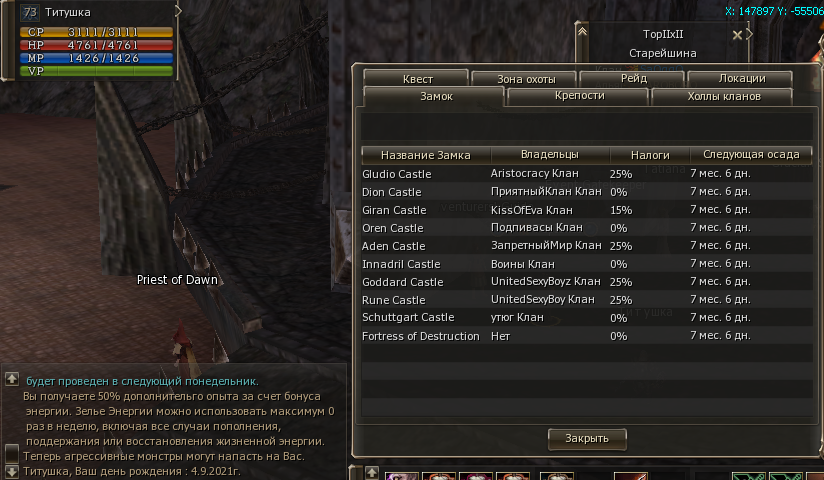Select the Рейд tab
This screenshot has width=824, height=480.
tap(633, 78)
